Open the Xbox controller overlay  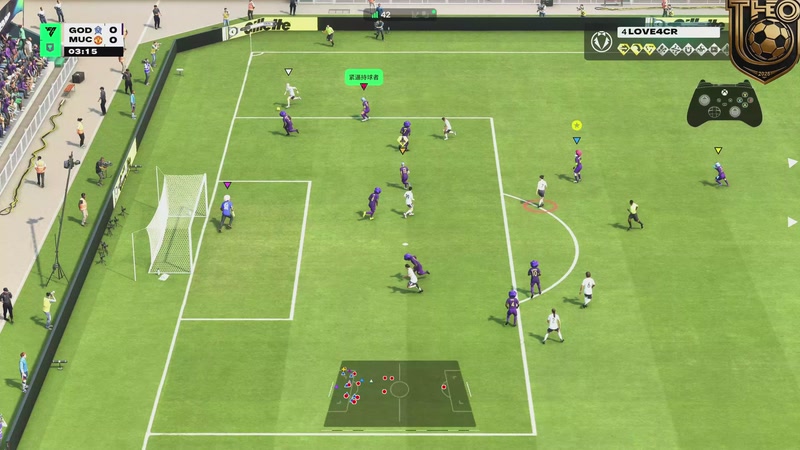click(724, 101)
